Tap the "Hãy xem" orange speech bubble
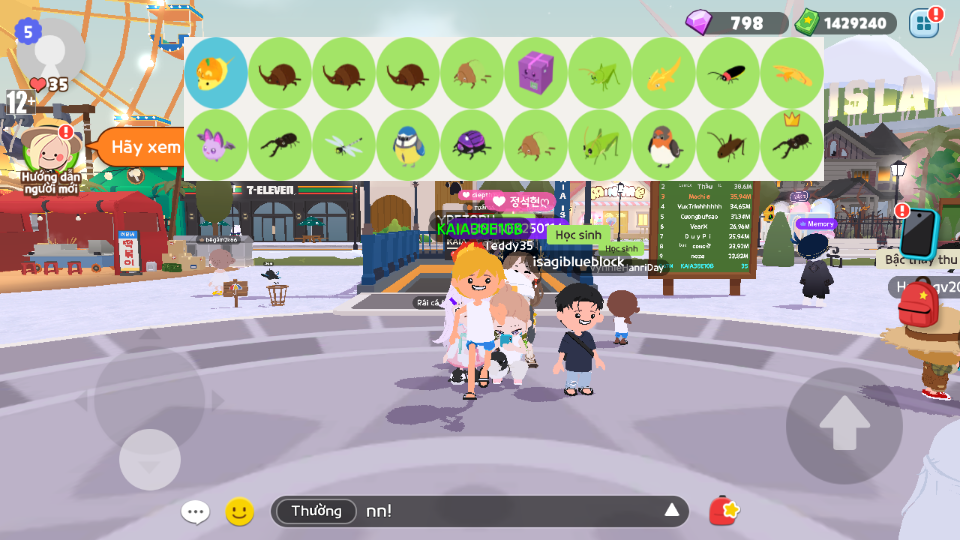The height and width of the screenshot is (540, 960). click(x=138, y=147)
